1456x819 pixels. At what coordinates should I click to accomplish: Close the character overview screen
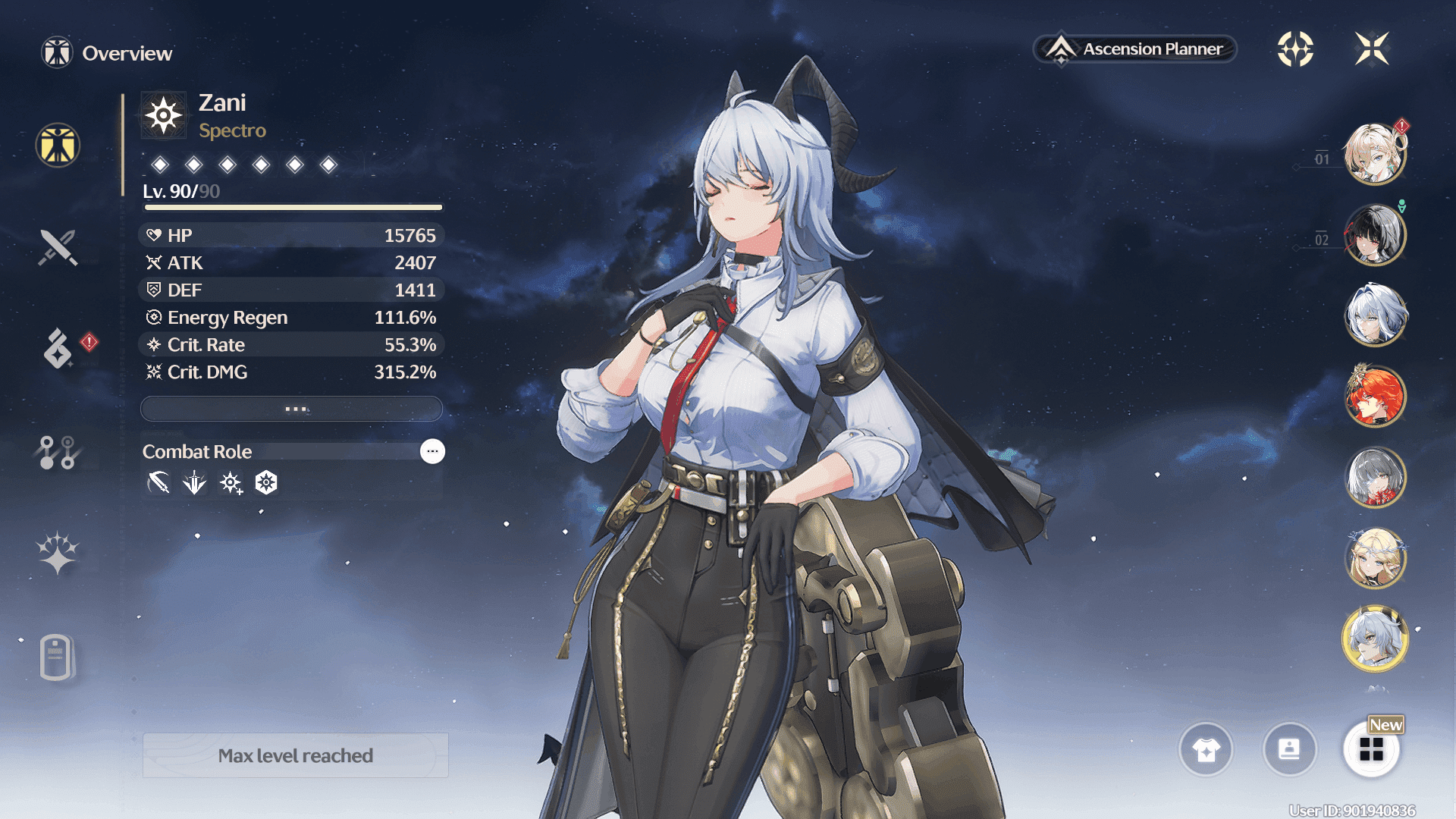pyautogui.click(x=1372, y=49)
